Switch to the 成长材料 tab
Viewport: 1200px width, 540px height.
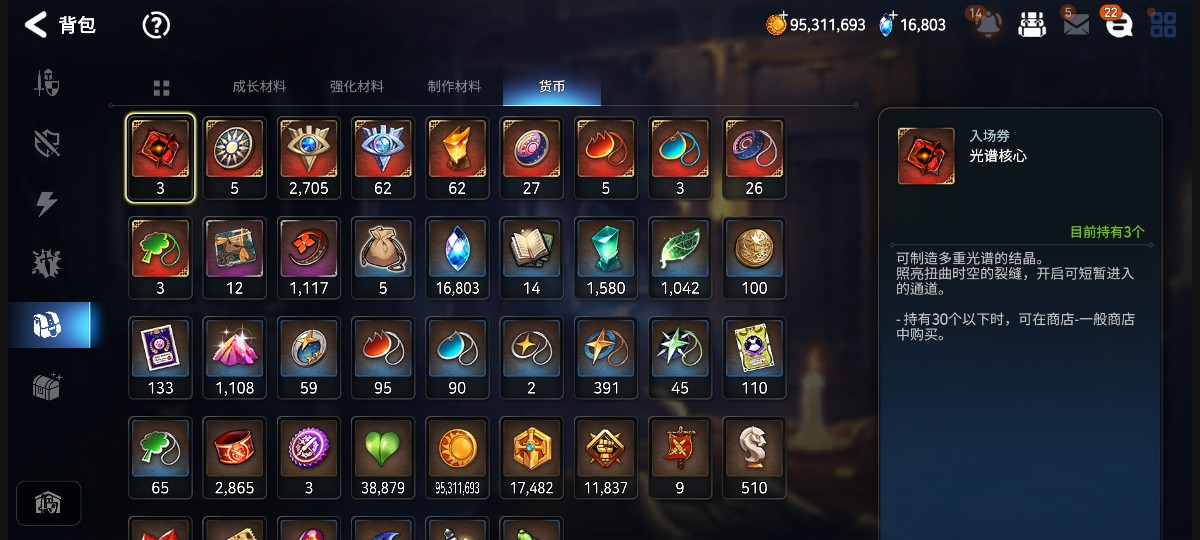click(259, 87)
